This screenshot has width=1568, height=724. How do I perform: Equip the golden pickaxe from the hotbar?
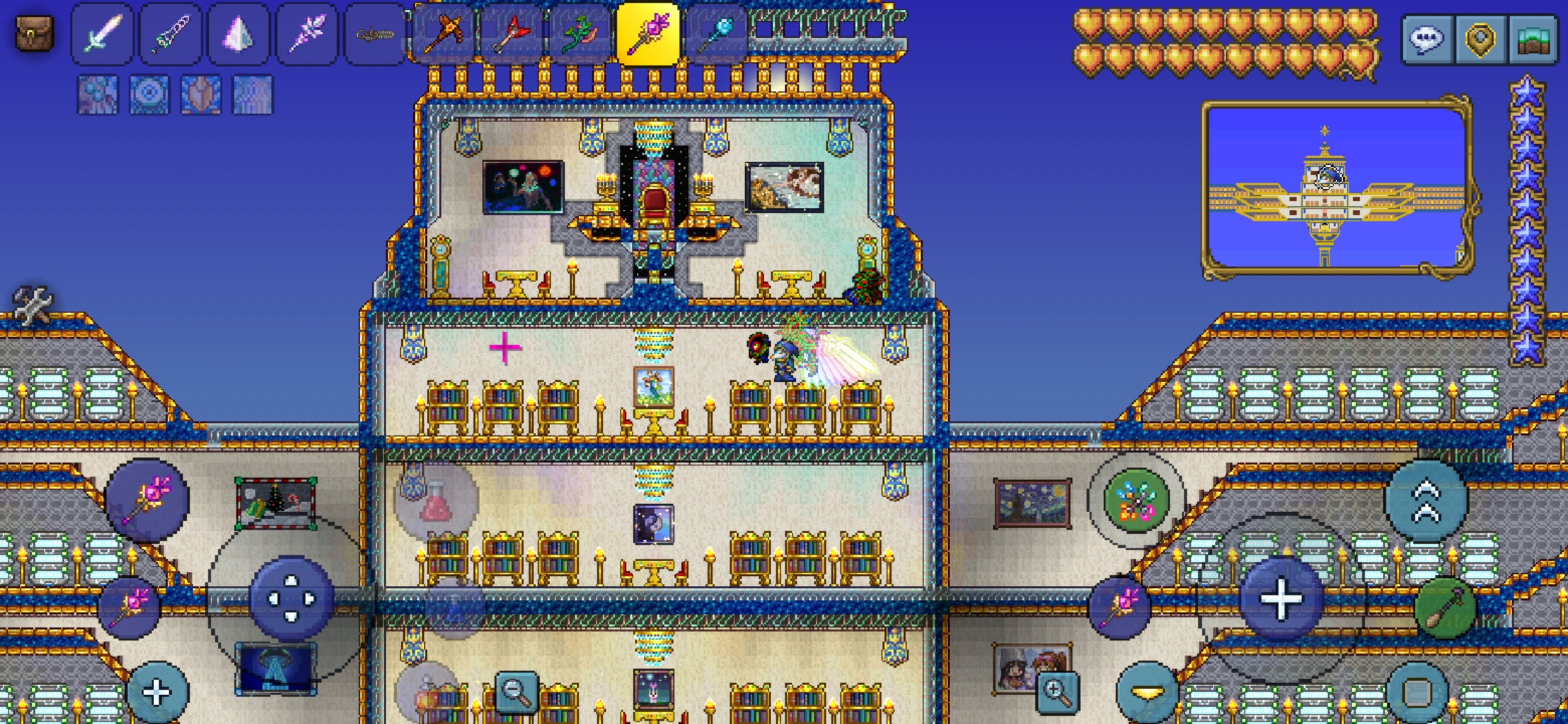coord(443,34)
